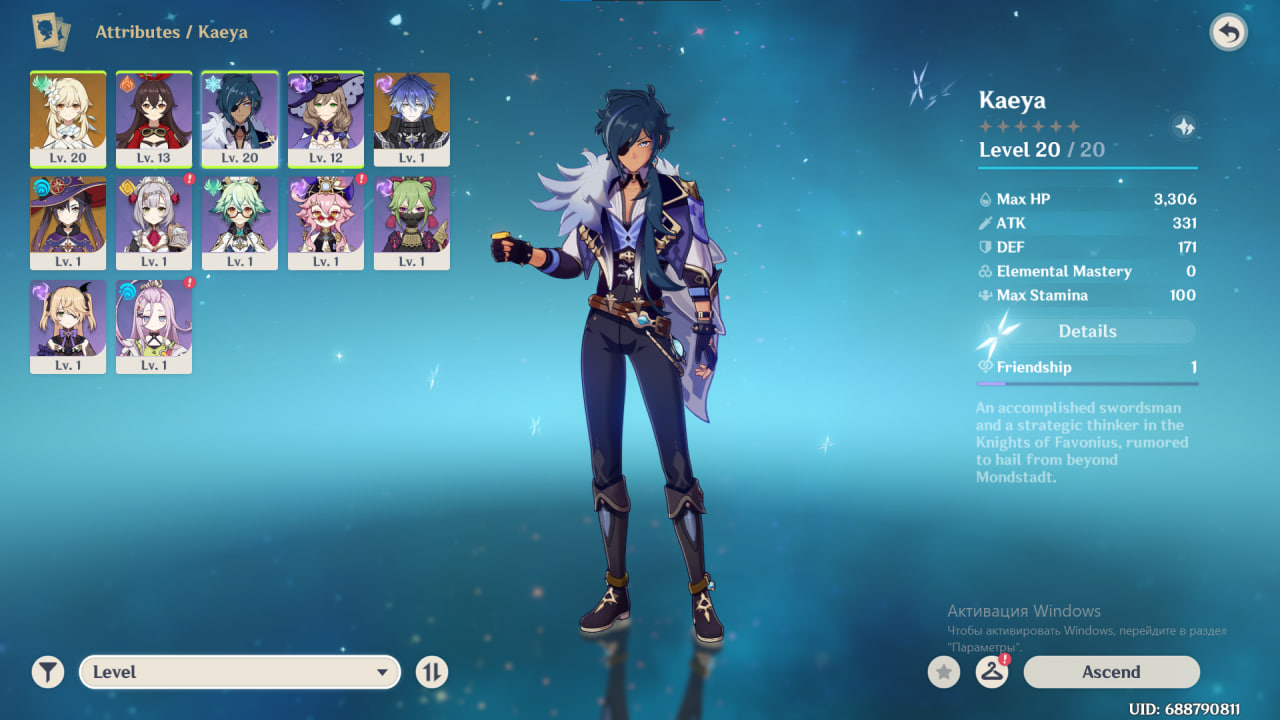Select Mona's character portrait
The width and height of the screenshot is (1280, 720).
pos(68,223)
